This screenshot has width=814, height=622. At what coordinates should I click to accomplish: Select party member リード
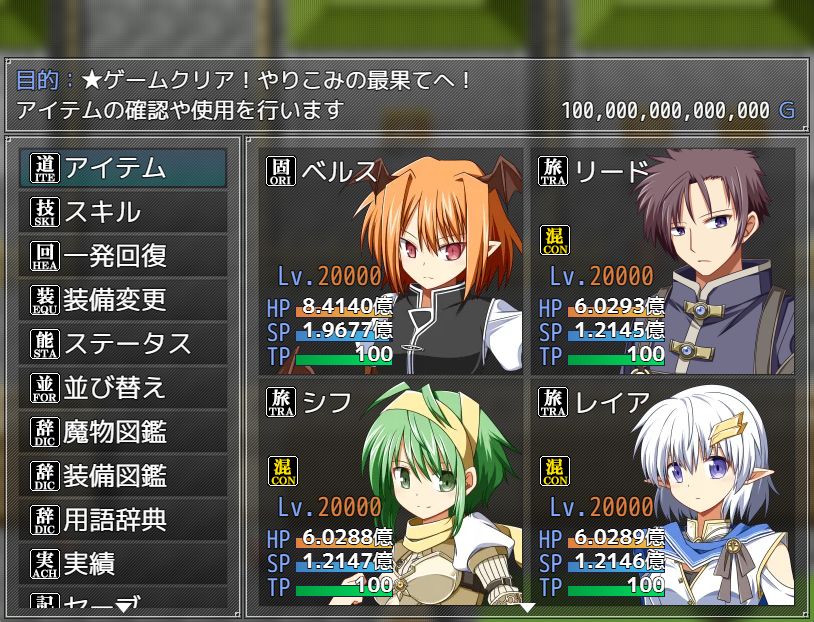pos(664,260)
